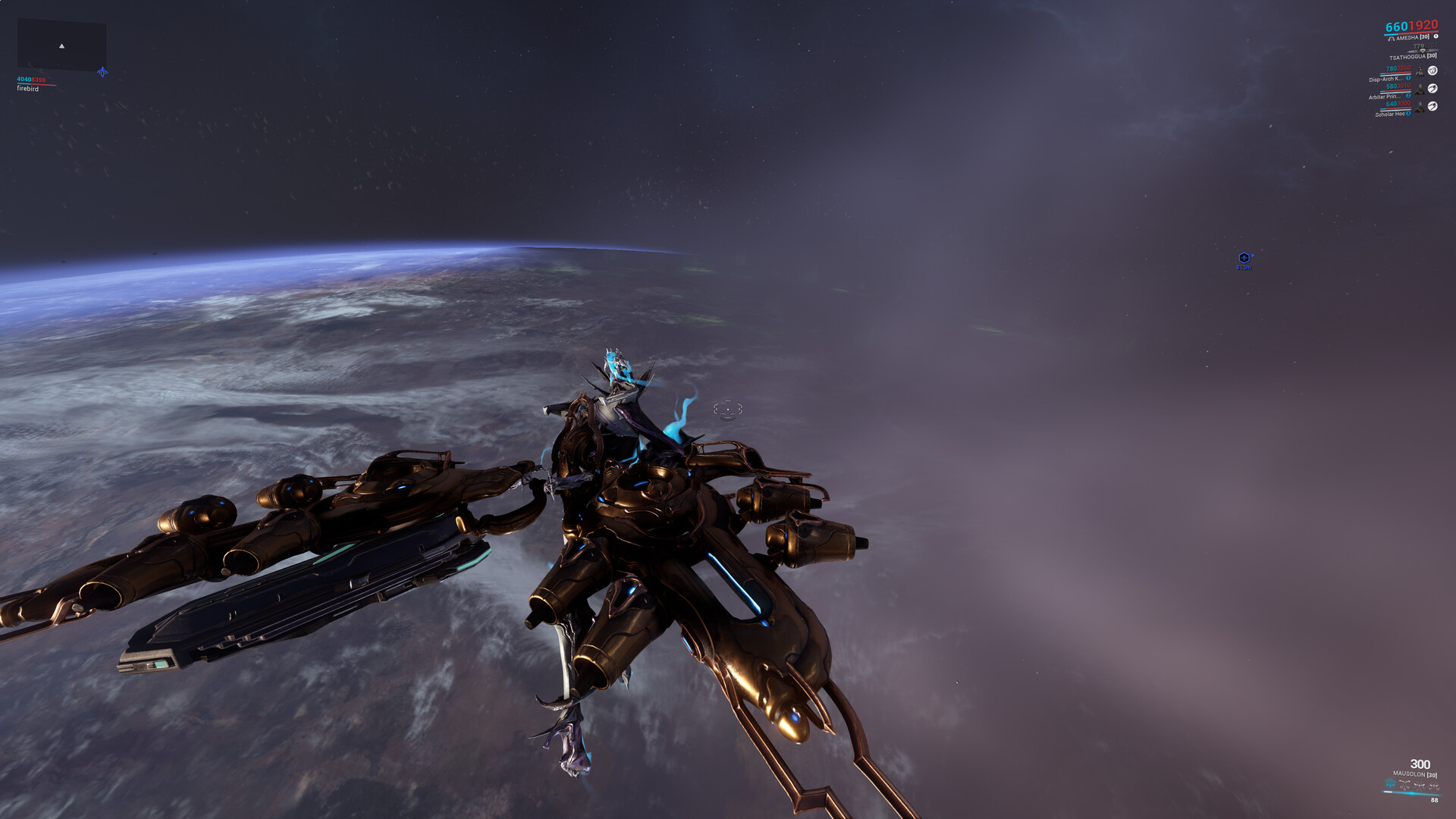
Task: Select the blue ship marker beside the minimap
Action: [102, 72]
